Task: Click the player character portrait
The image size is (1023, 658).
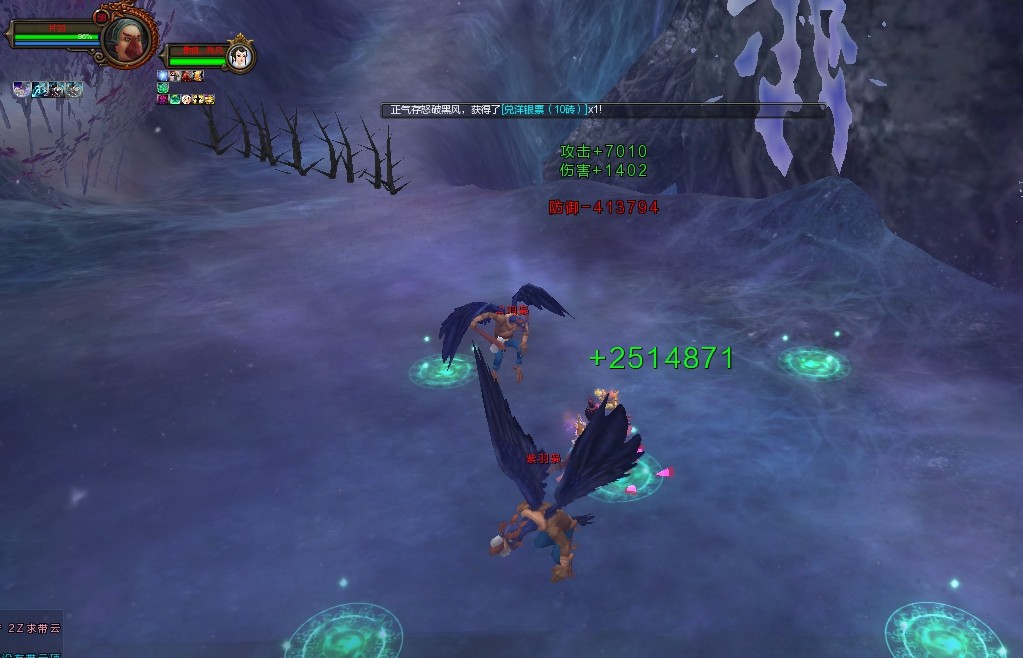Action: click(128, 38)
